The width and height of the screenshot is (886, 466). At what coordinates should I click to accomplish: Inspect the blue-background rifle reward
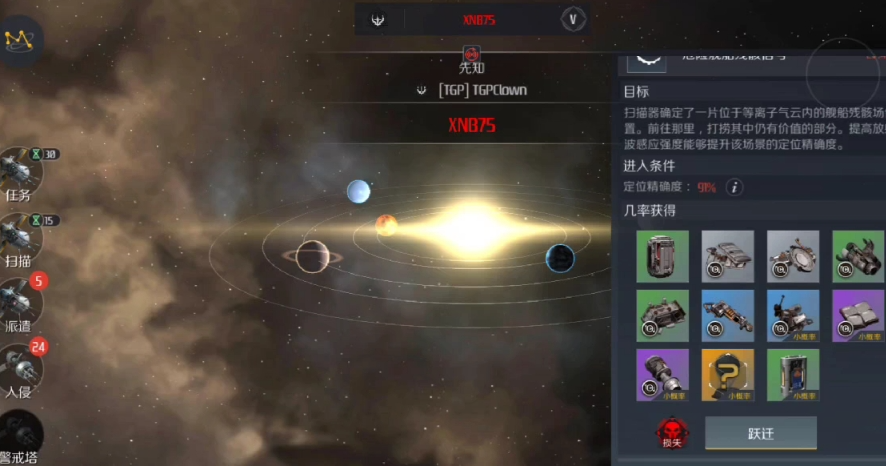pos(727,316)
